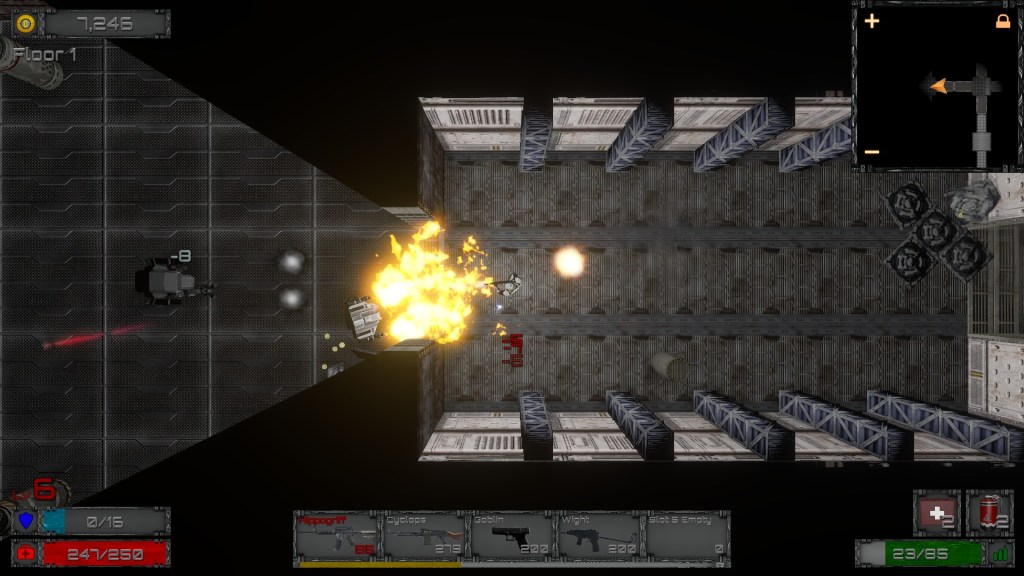Select the Hippogriff rifle slot
This screenshot has width=1024, height=576.
click(x=337, y=537)
